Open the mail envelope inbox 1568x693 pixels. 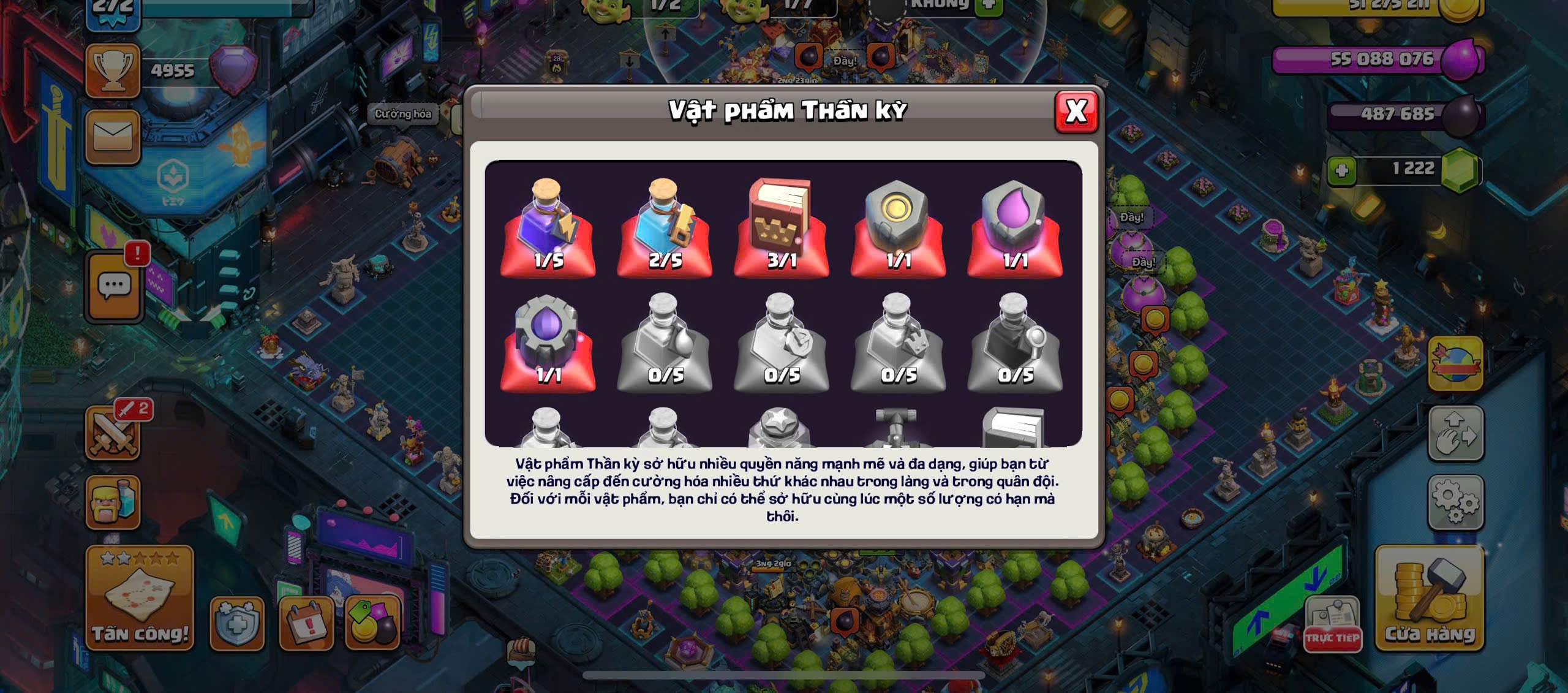pos(113,137)
